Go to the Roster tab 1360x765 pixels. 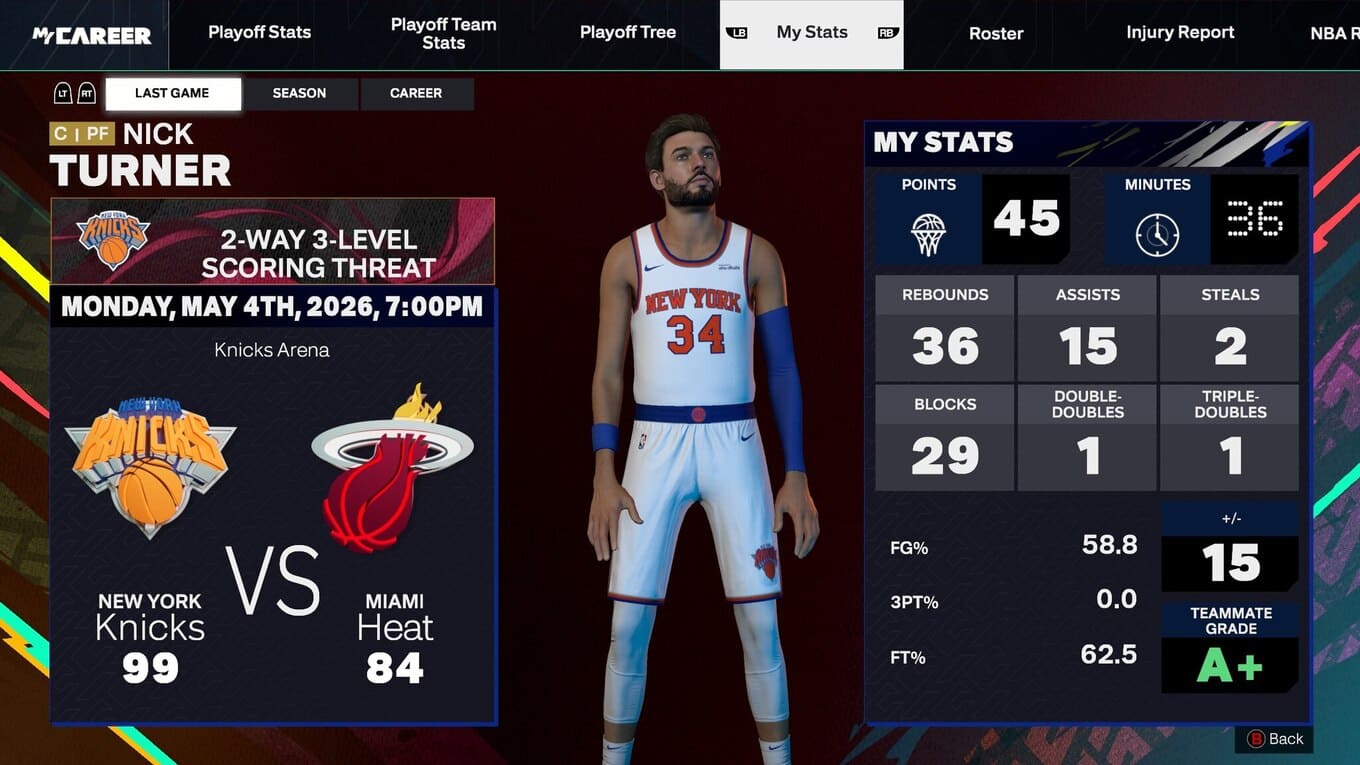click(x=995, y=33)
